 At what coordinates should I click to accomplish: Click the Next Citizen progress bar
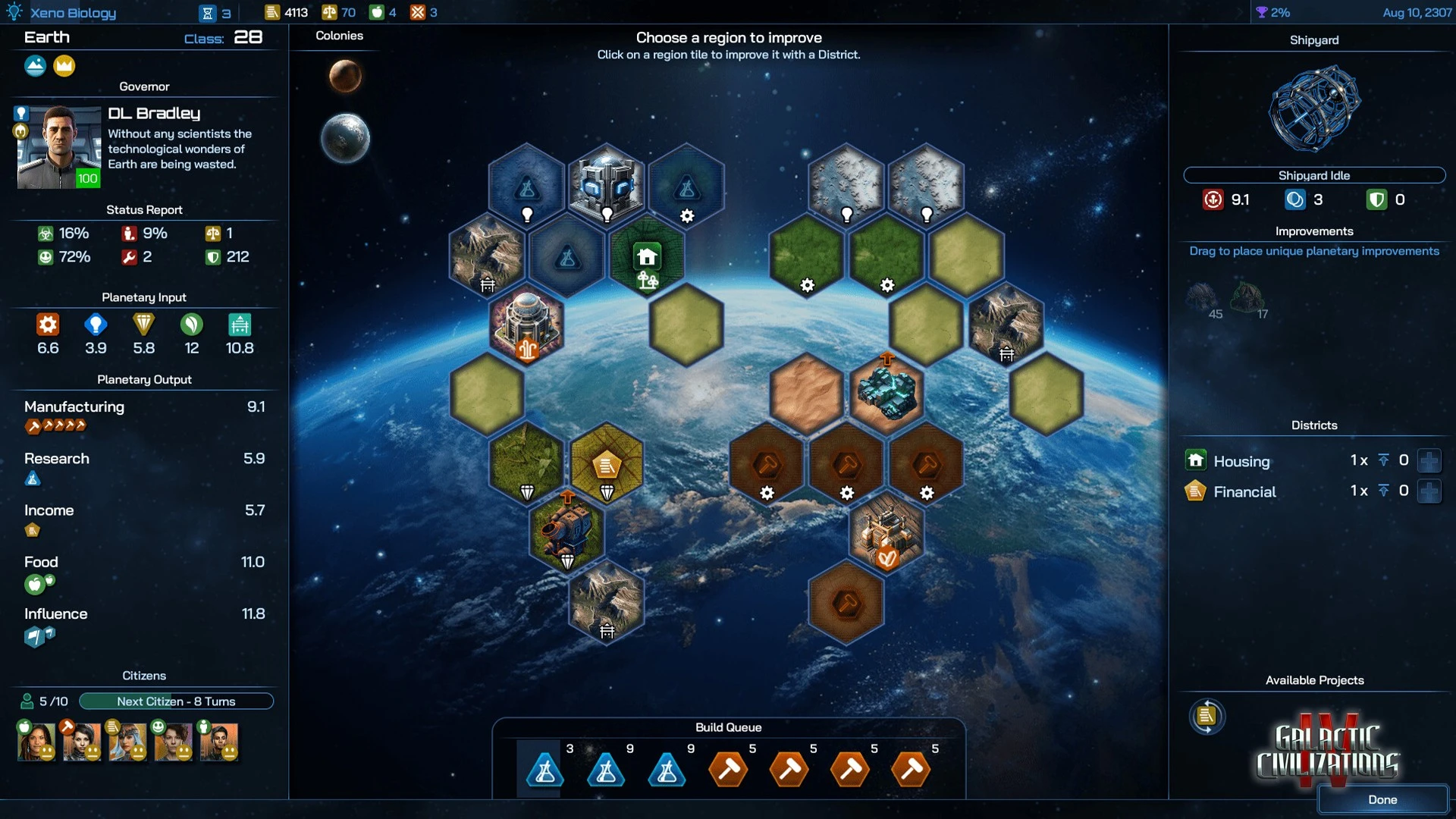tap(176, 701)
